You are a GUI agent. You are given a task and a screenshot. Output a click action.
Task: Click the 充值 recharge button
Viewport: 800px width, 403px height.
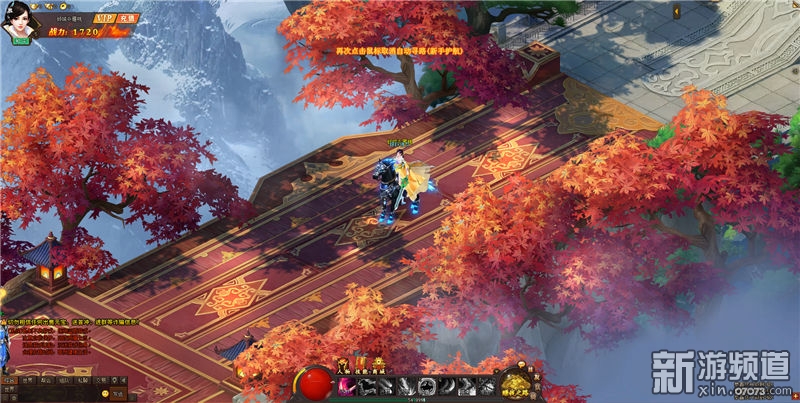click(x=128, y=18)
